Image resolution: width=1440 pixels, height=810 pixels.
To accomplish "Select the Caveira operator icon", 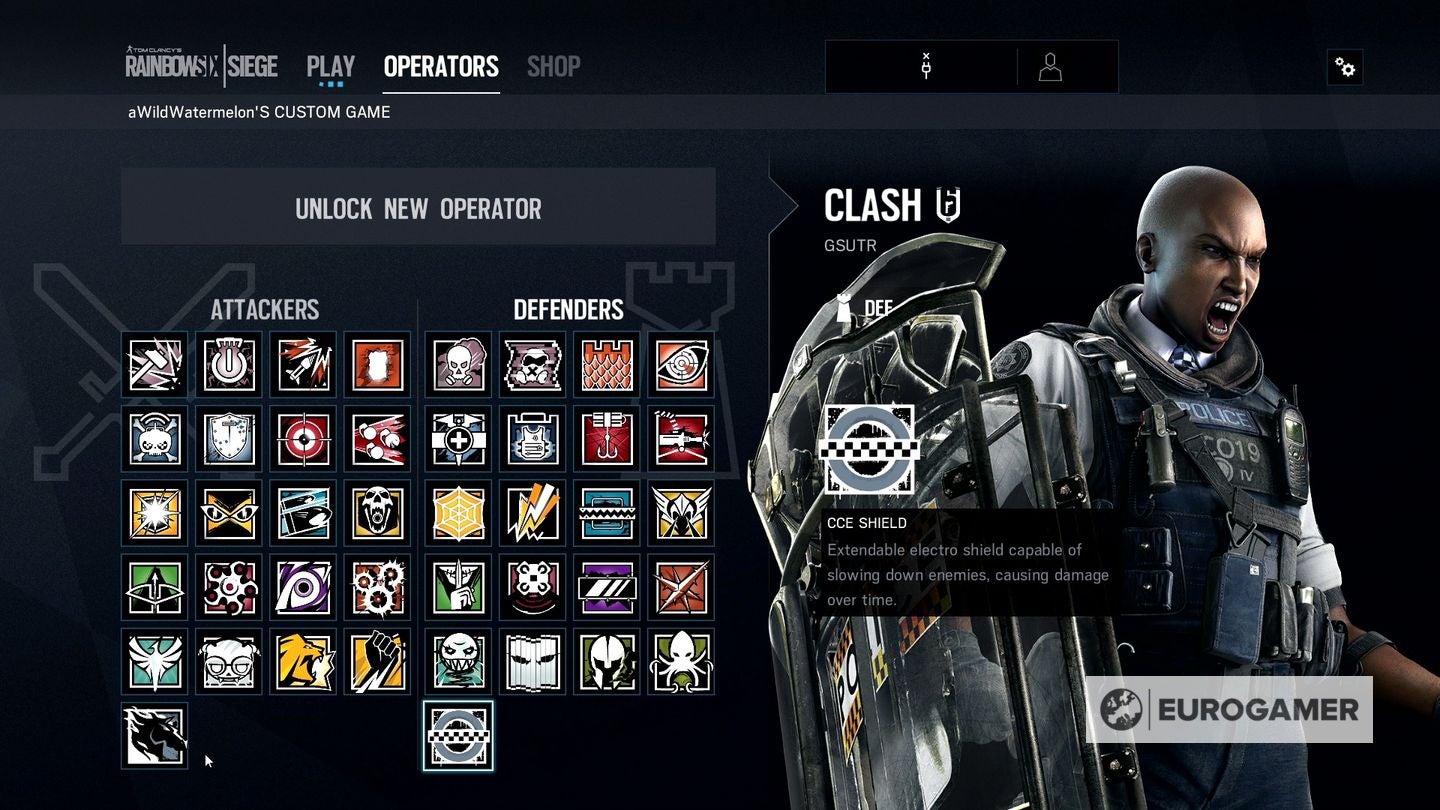I will [x=458, y=586].
